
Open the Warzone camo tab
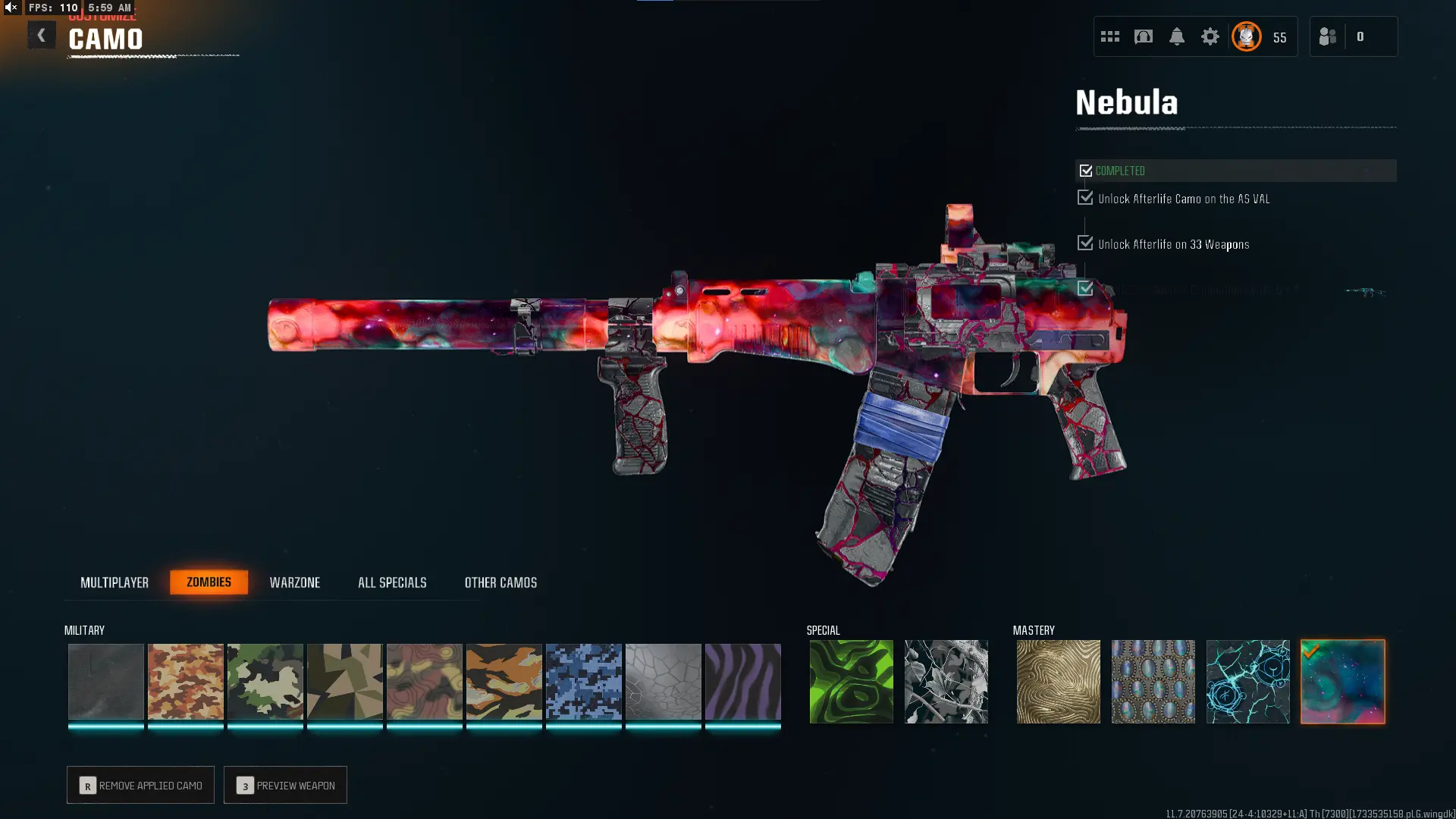point(295,582)
